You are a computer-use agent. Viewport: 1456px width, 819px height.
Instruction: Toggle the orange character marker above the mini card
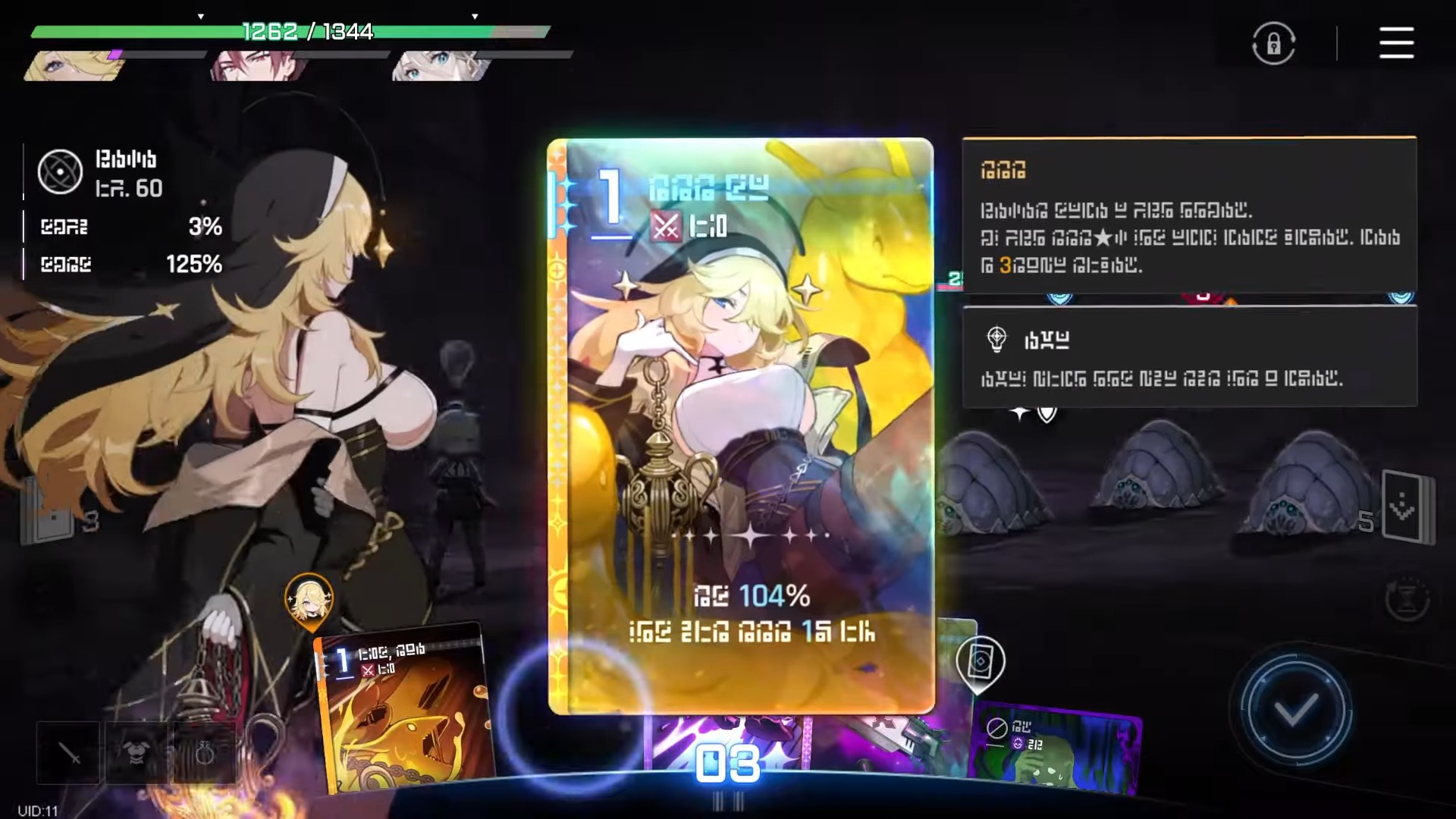[307, 601]
